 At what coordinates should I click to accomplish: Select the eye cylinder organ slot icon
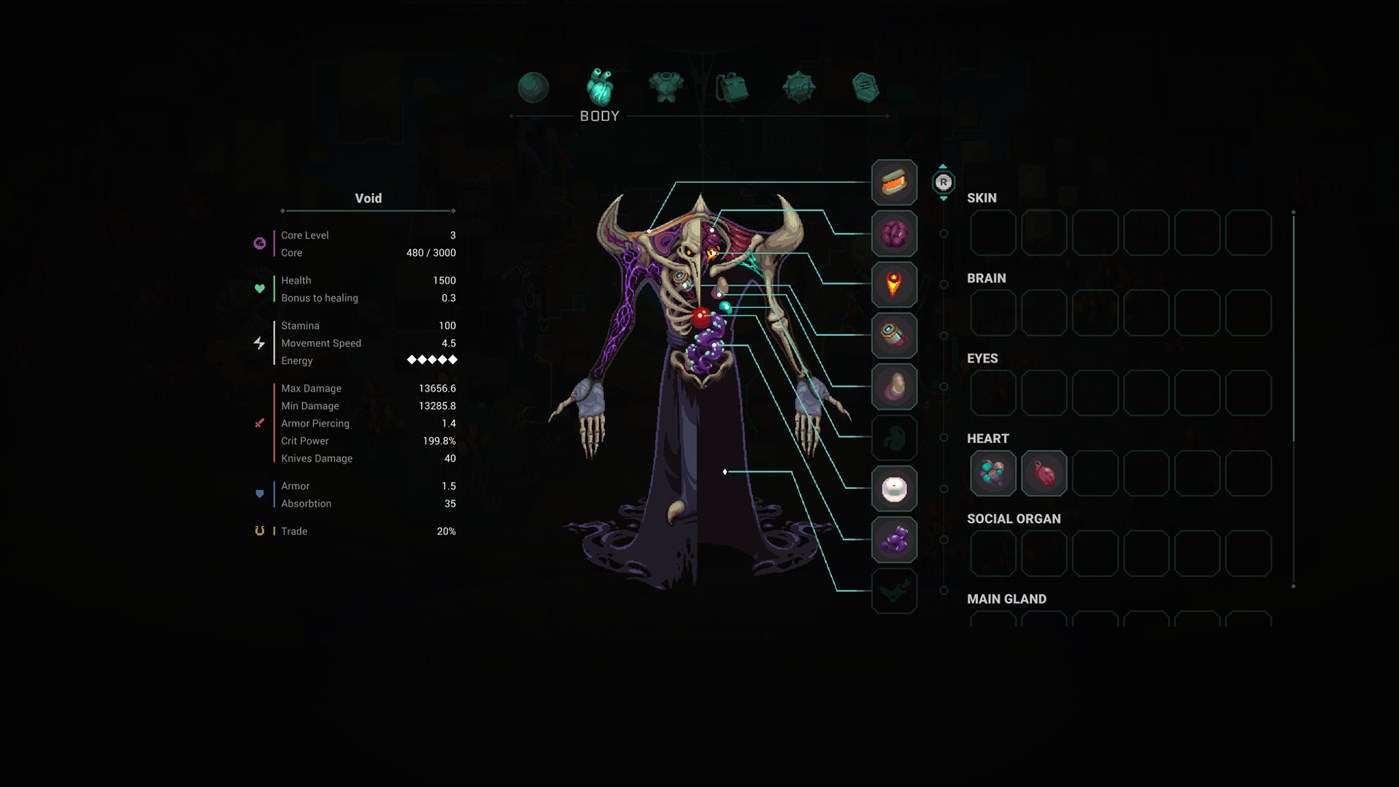tap(894, 335)
